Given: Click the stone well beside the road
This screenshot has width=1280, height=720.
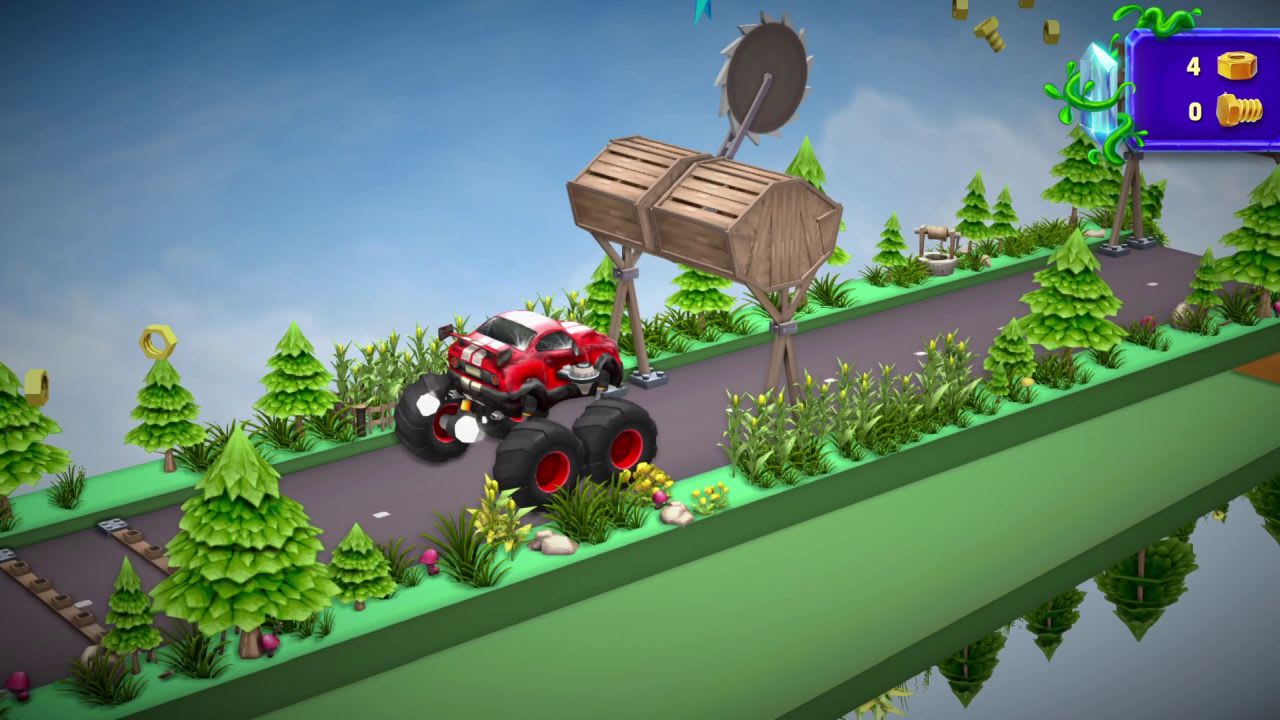Looking at the screenshot, I should (x=938, y=250).
